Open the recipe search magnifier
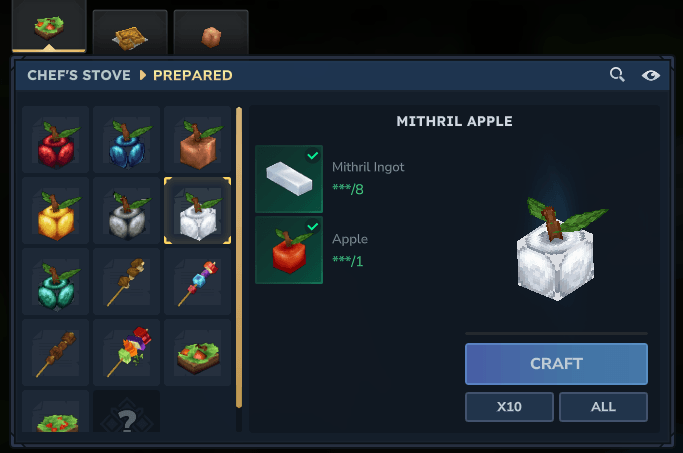The width and height of the screenshot is (683, 453). pyautogui.click(x=618, y=75)
